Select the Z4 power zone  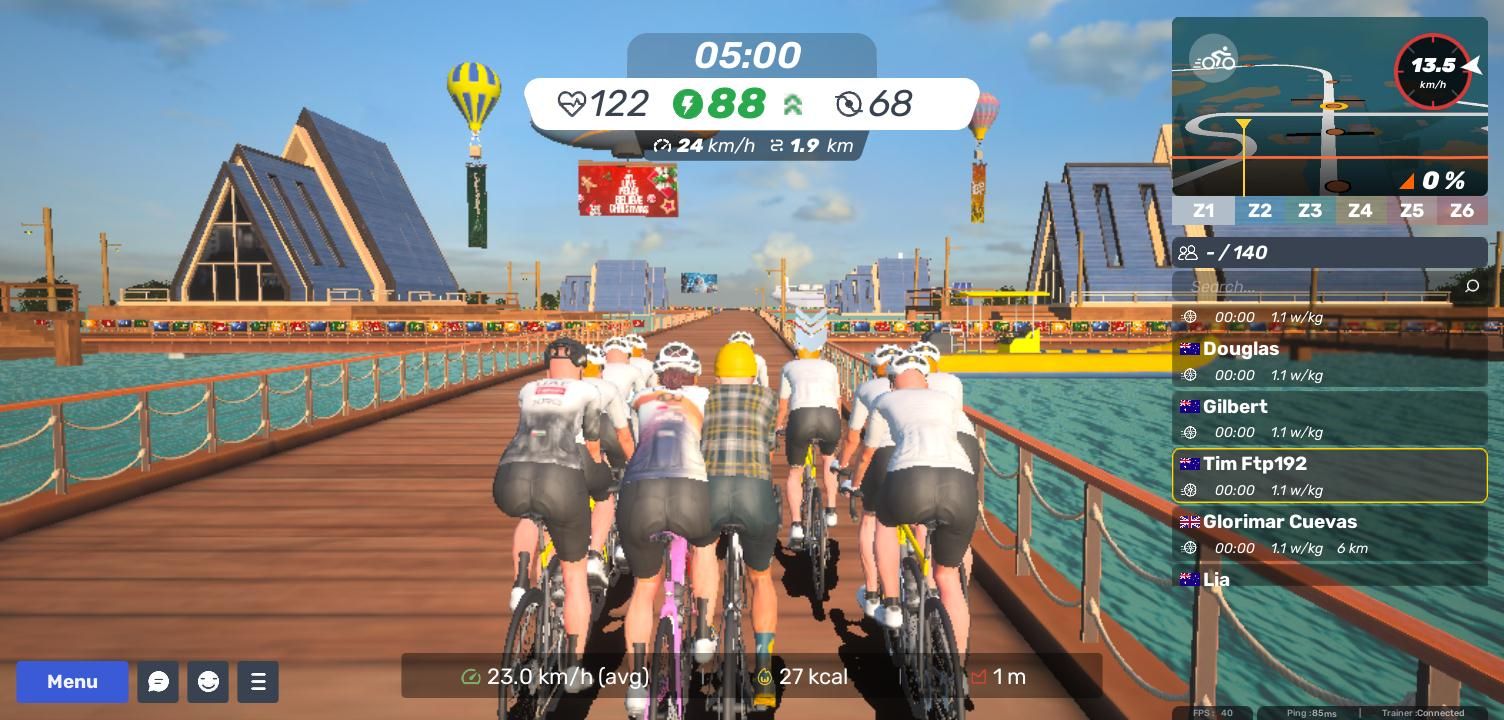[1360, 211]
